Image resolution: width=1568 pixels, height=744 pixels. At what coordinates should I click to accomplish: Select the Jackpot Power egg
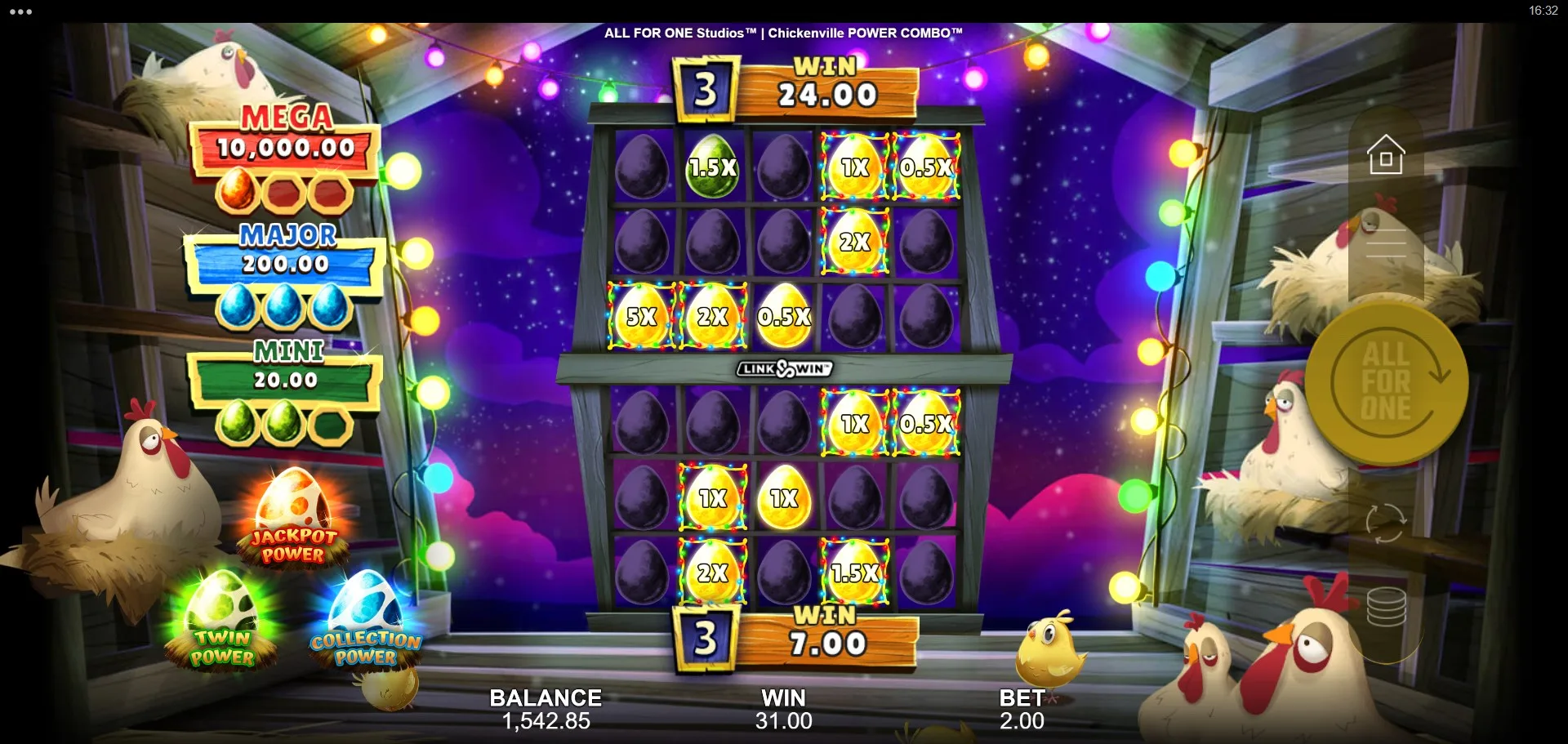click(x=292, y=518)
